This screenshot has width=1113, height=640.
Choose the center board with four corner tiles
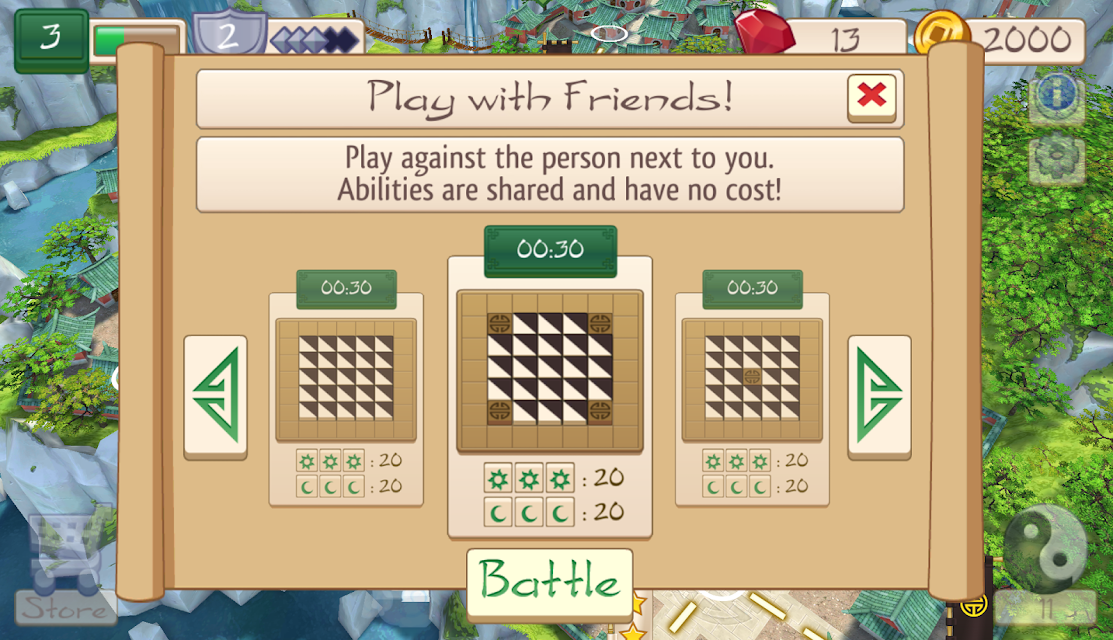tap(550, 370)
